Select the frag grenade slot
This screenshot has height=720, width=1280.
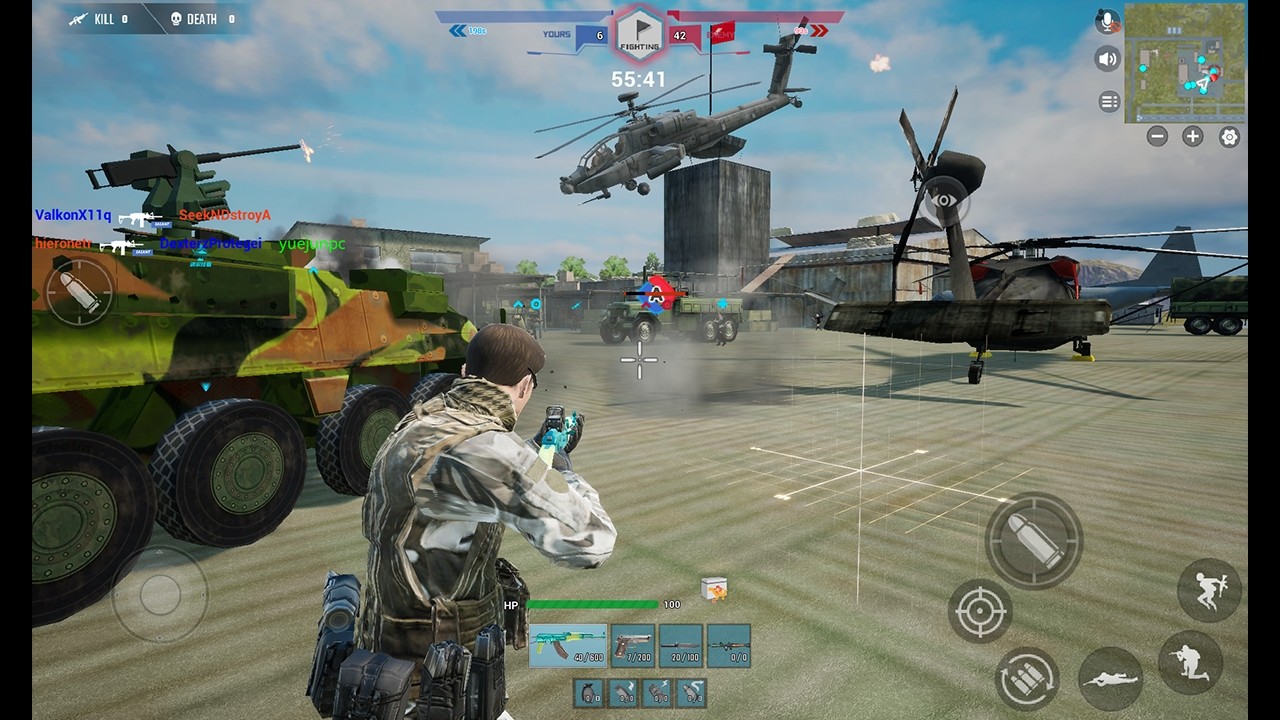588,692
